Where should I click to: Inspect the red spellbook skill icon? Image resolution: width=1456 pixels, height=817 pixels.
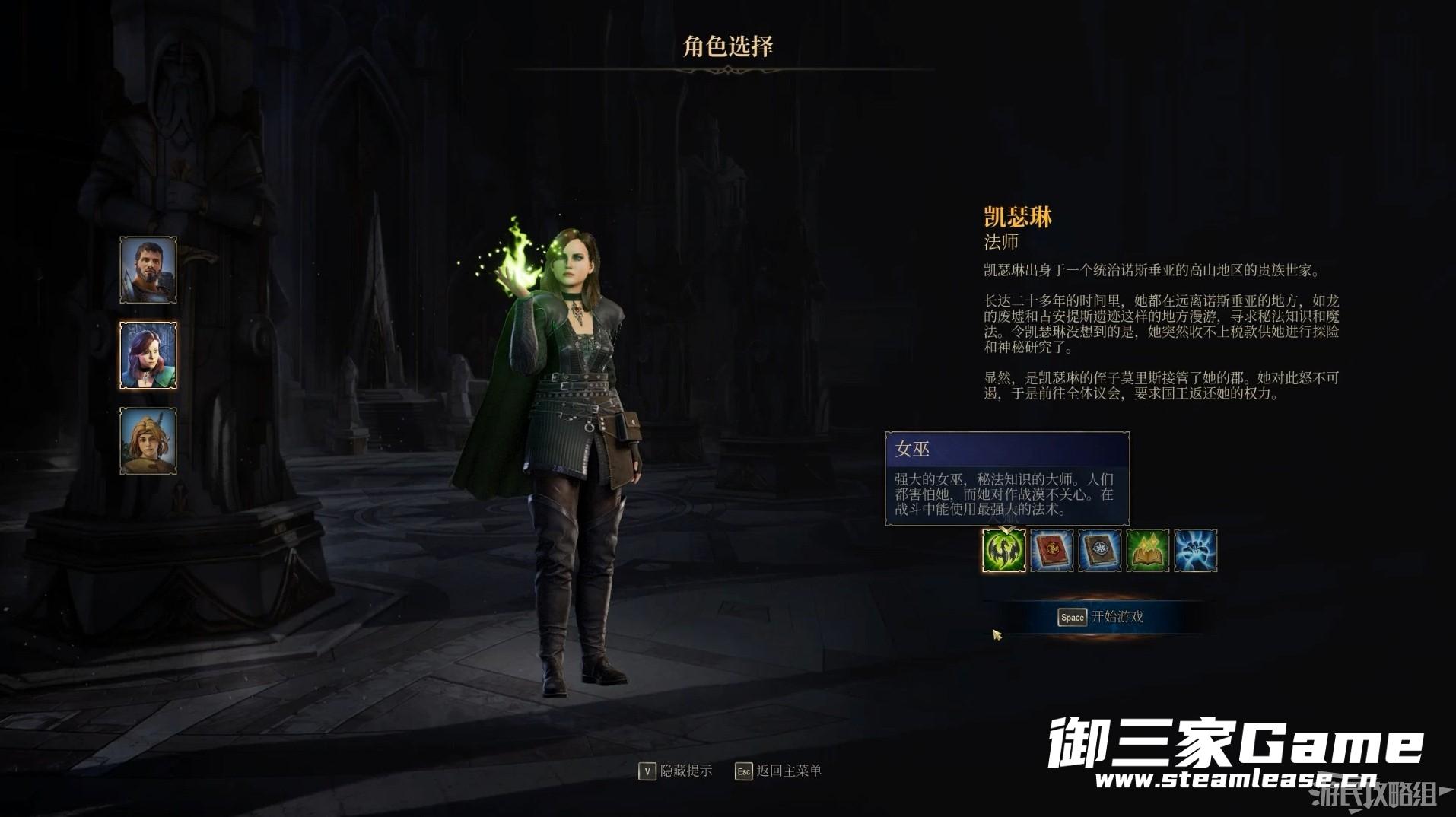1052,551
